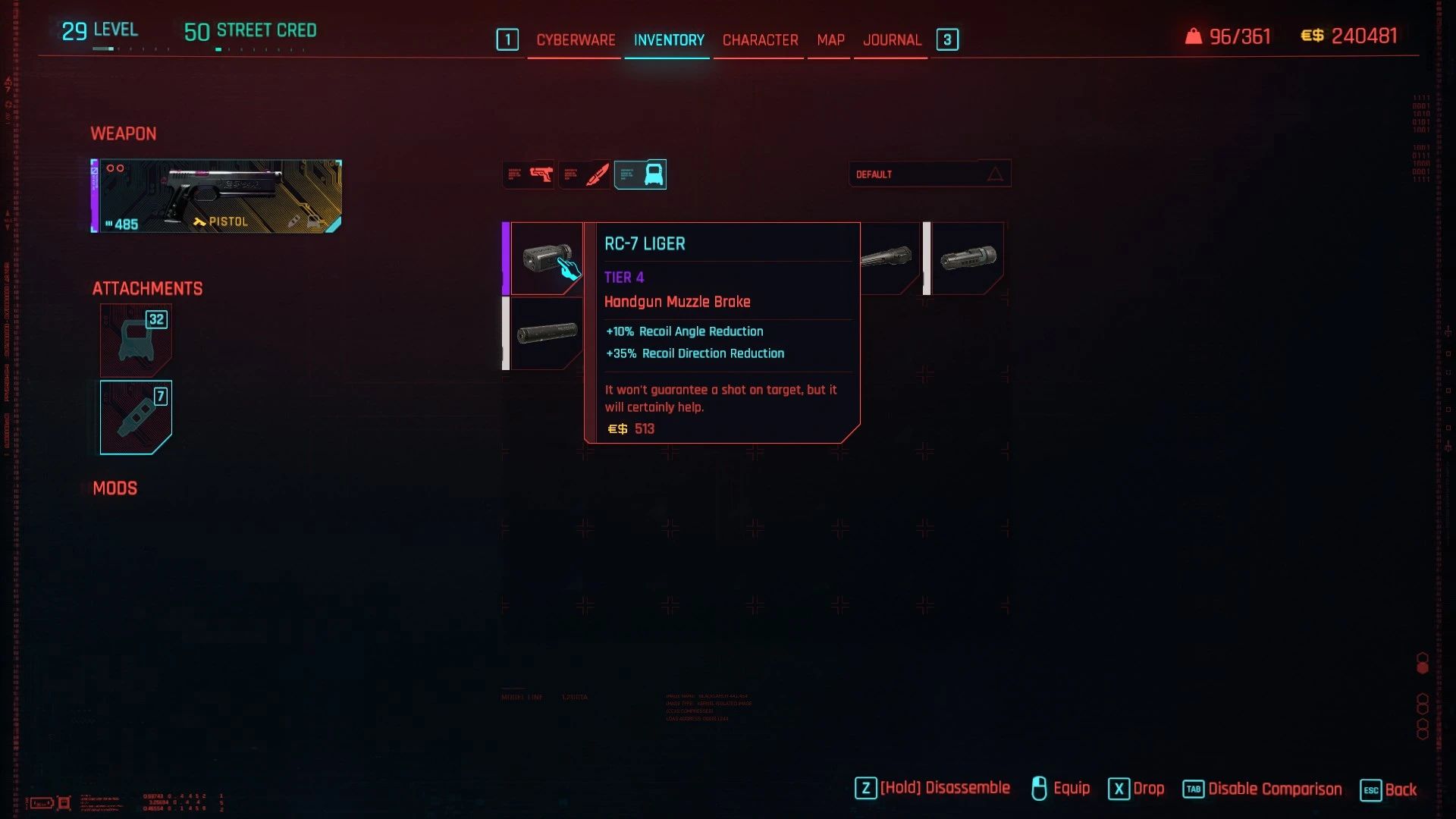Open the DEFAULT sort dropdown
This screenshot has width=1456, height=819.
910,174
